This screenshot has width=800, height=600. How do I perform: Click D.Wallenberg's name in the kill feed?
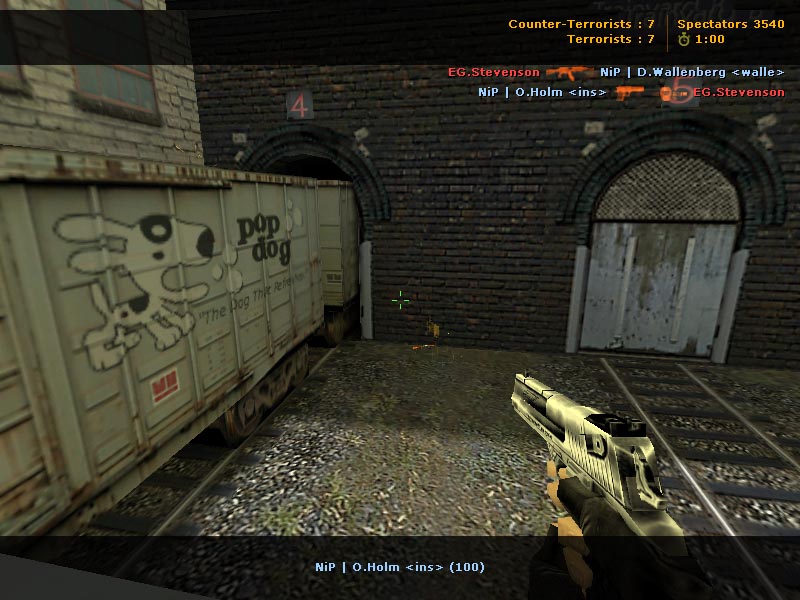[x=691, y=72]
